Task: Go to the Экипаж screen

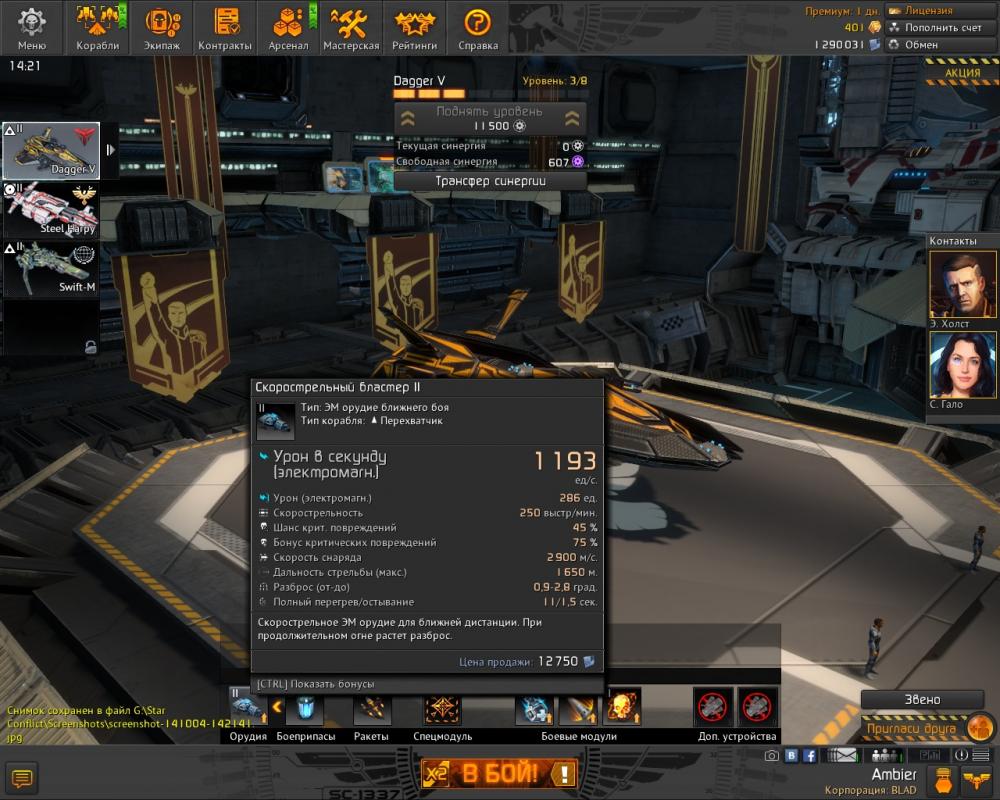Action: coord(162,27)
